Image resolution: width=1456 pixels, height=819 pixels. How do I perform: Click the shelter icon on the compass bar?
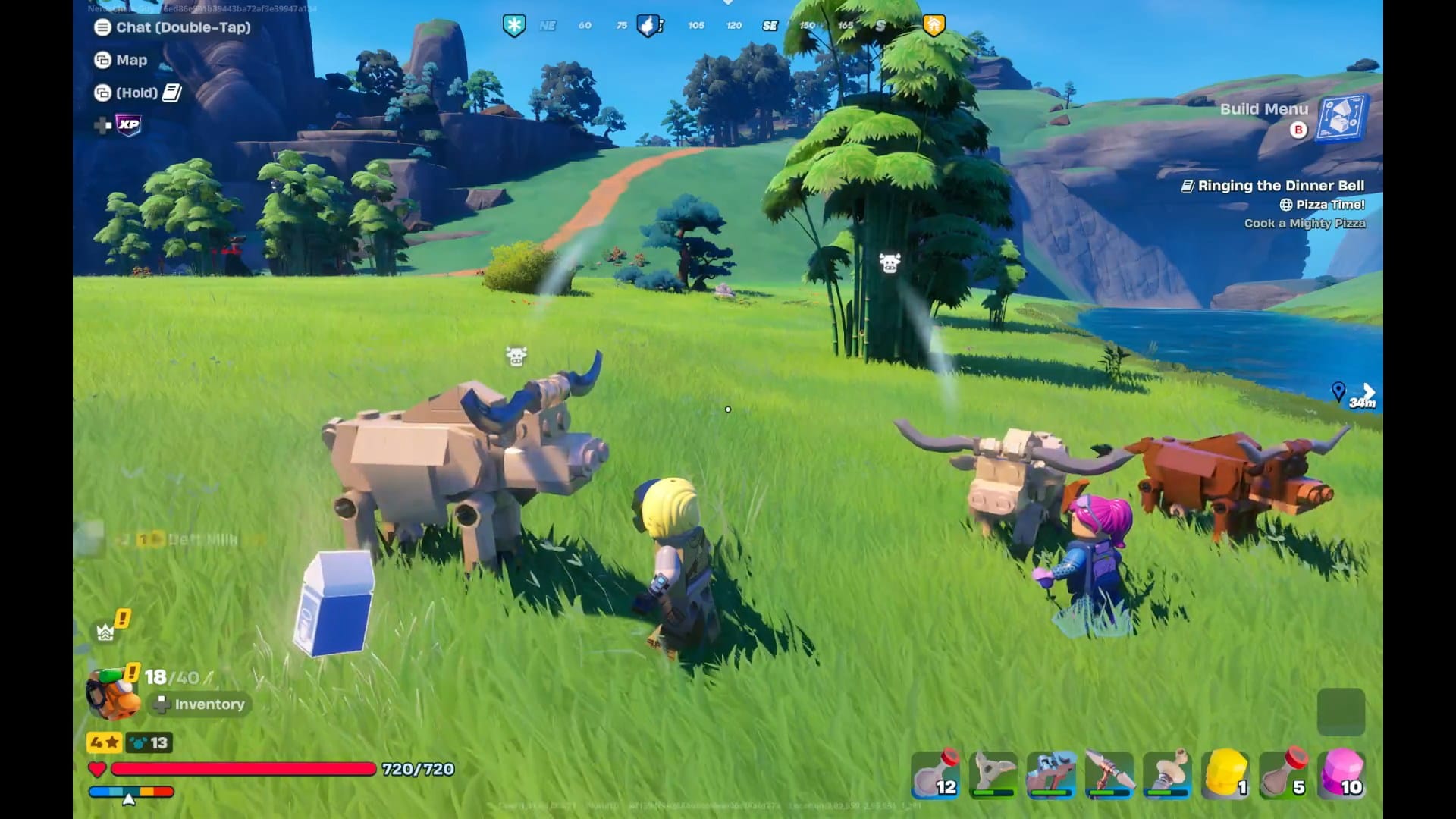tap(934, 24)
